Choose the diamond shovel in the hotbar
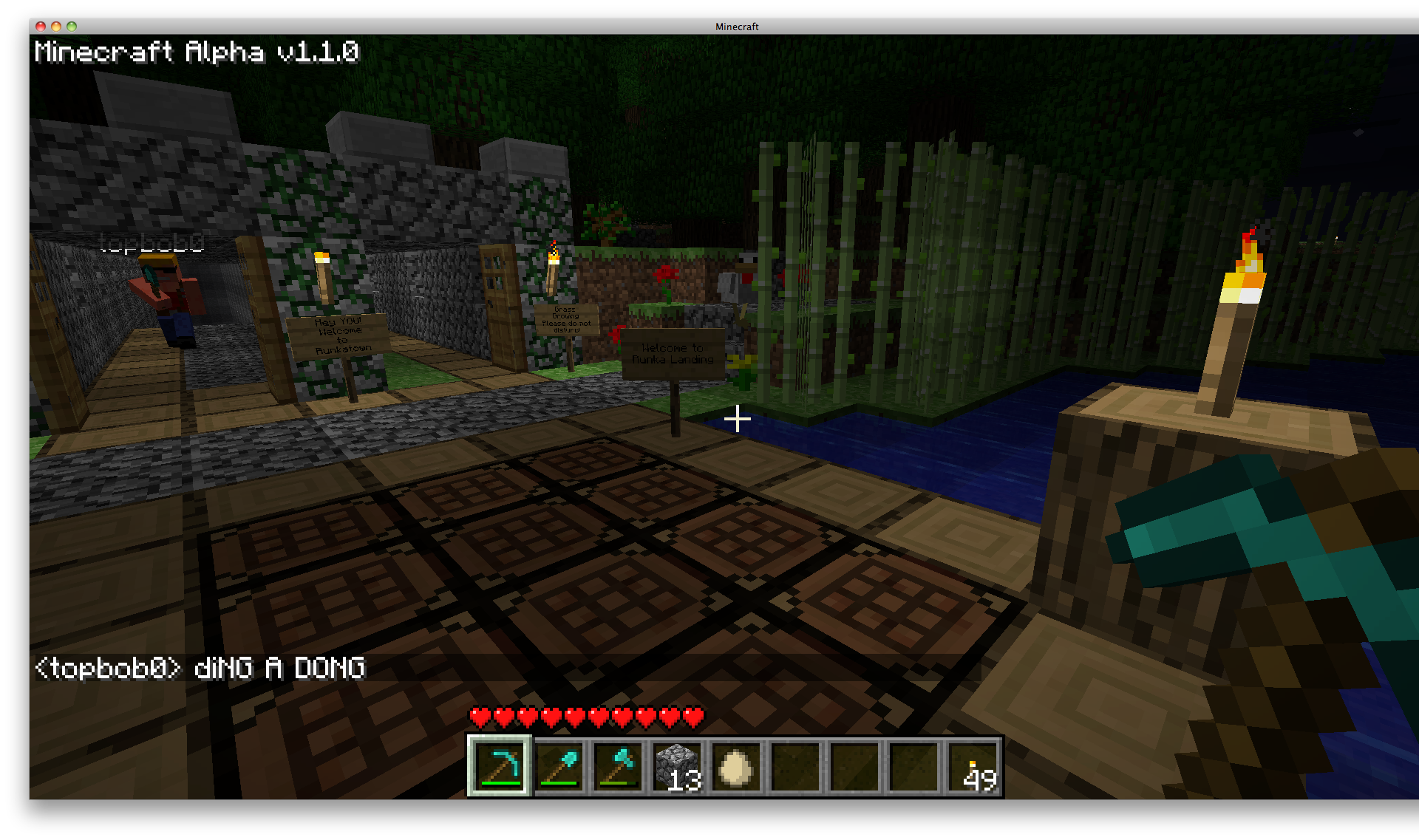1419x840 pixels. pyautogui.click(x=559, y=766)
